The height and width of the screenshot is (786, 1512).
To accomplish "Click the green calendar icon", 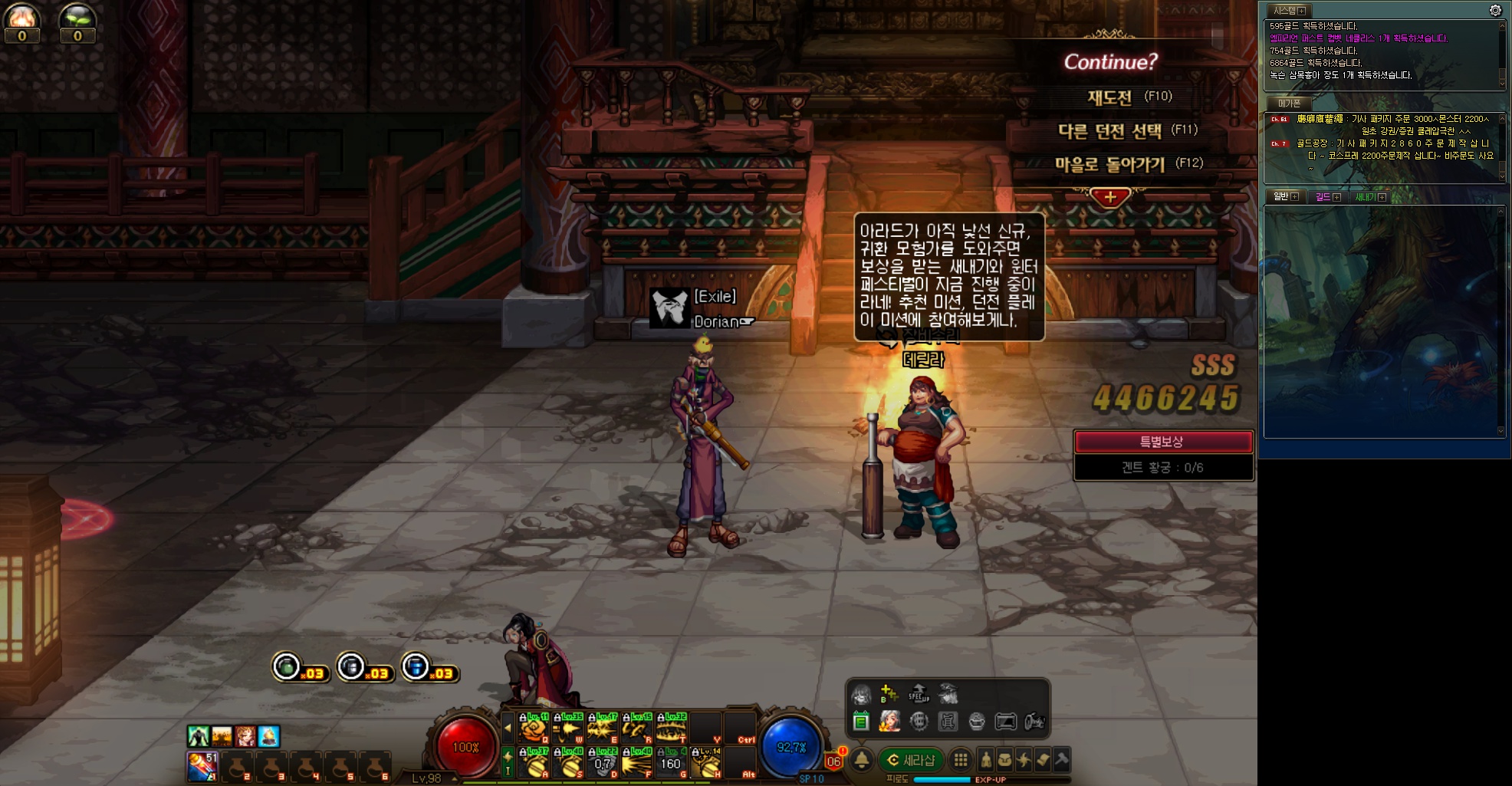I will (x=861, y=722).
